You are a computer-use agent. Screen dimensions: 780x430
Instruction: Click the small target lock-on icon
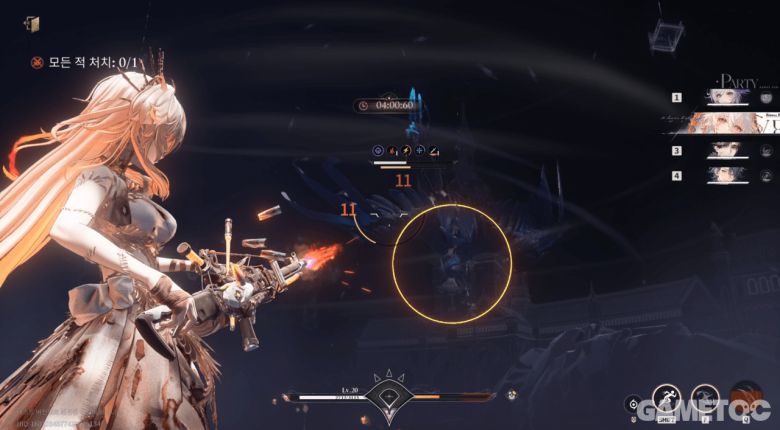pyautogui.click(x=631, y=404)
